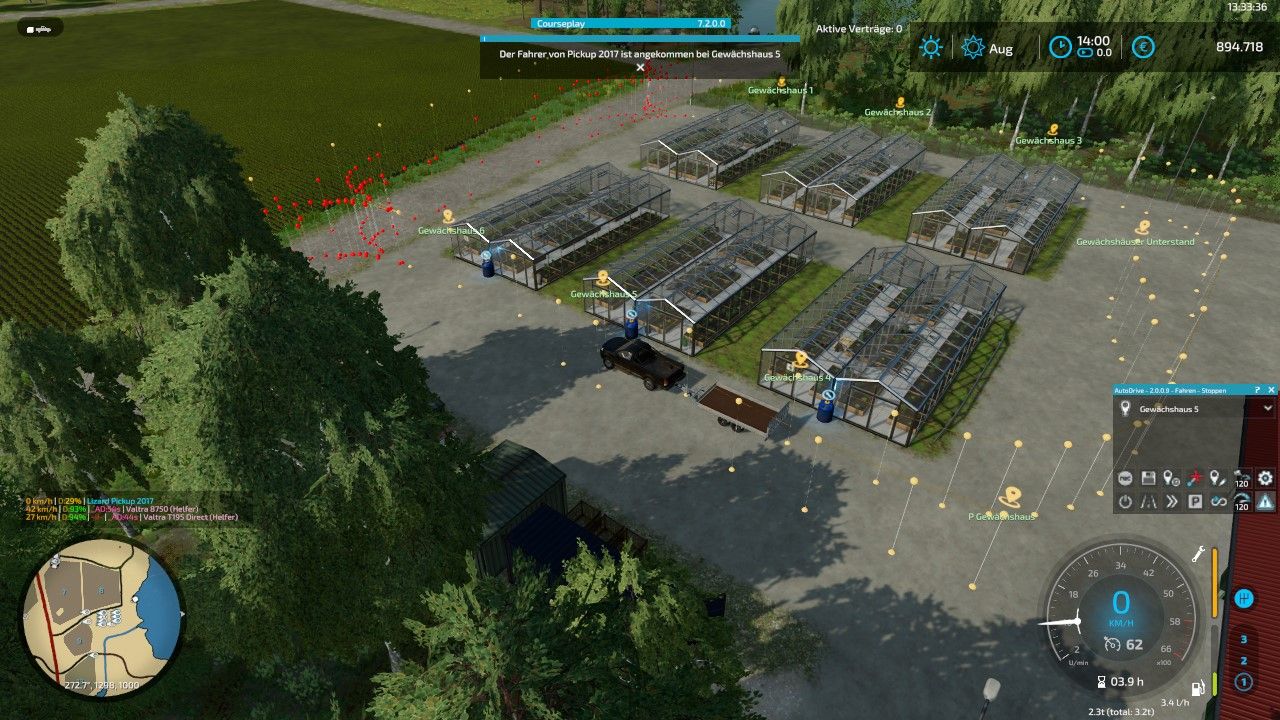Click the double chevron arrows icon in AutoDrive
Viewport: 1280px width, 720px height.
[1172, 502]
